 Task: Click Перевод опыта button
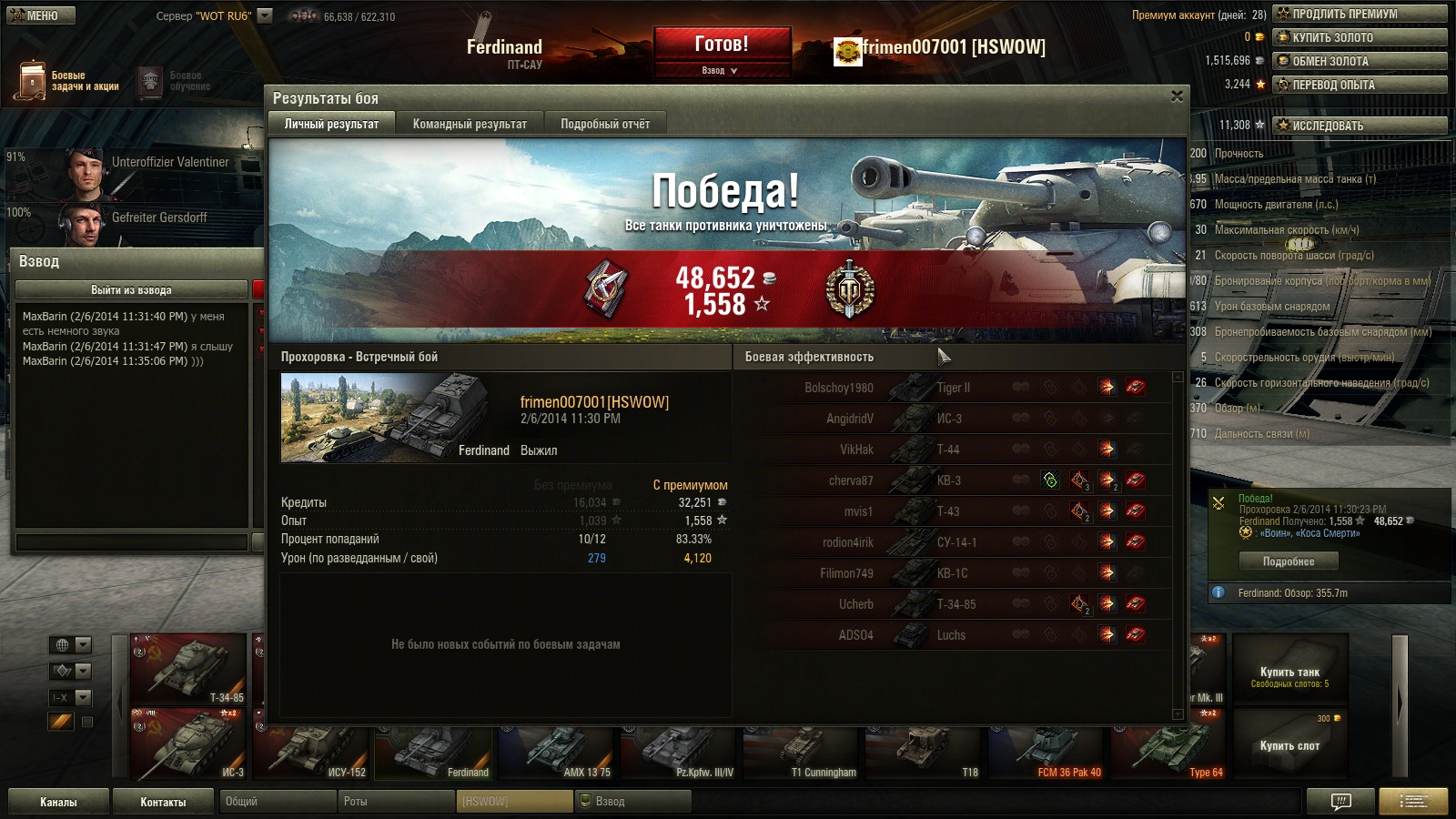(1359, 85)
